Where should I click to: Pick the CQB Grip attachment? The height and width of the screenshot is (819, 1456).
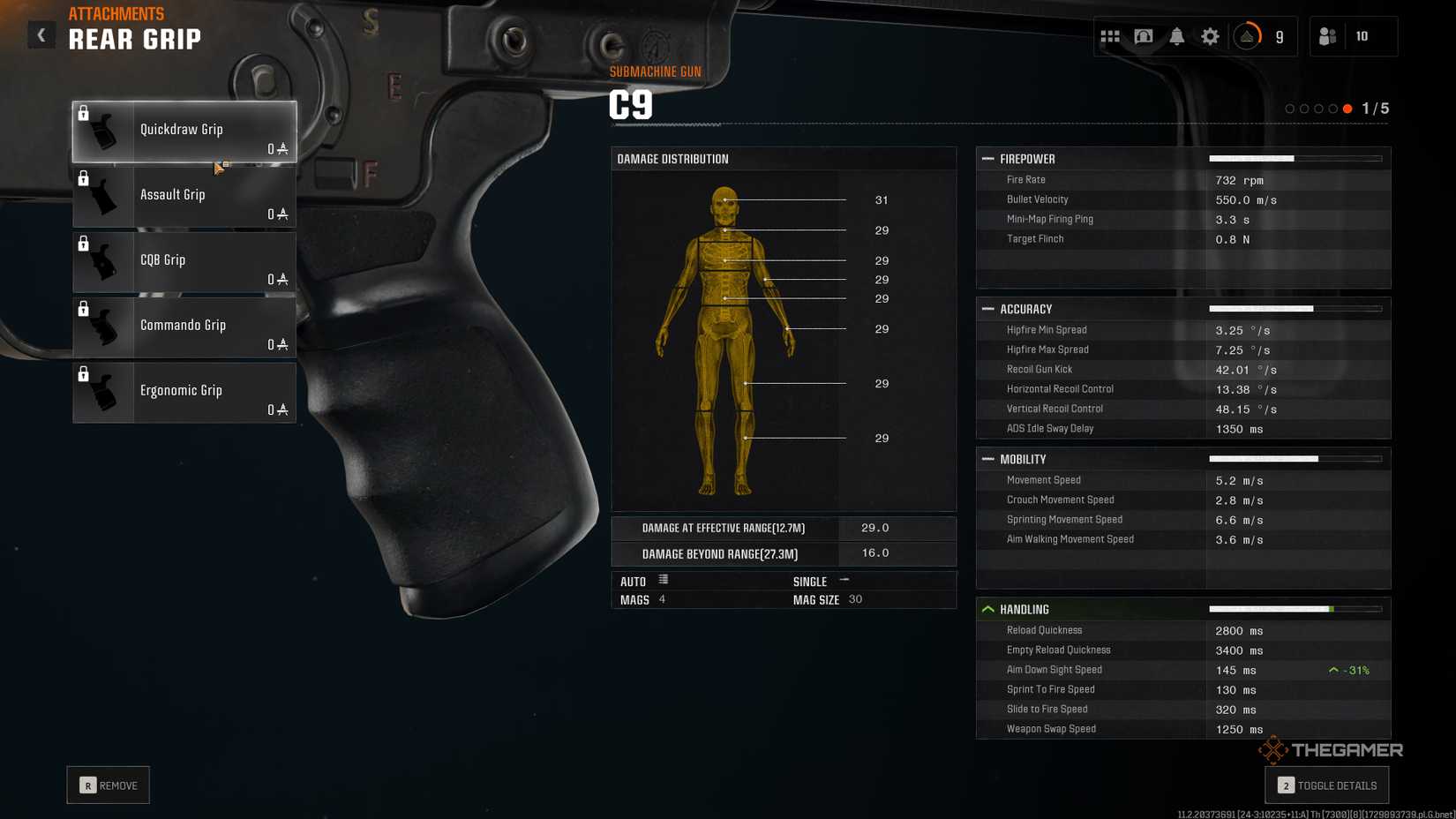[184, 261]
